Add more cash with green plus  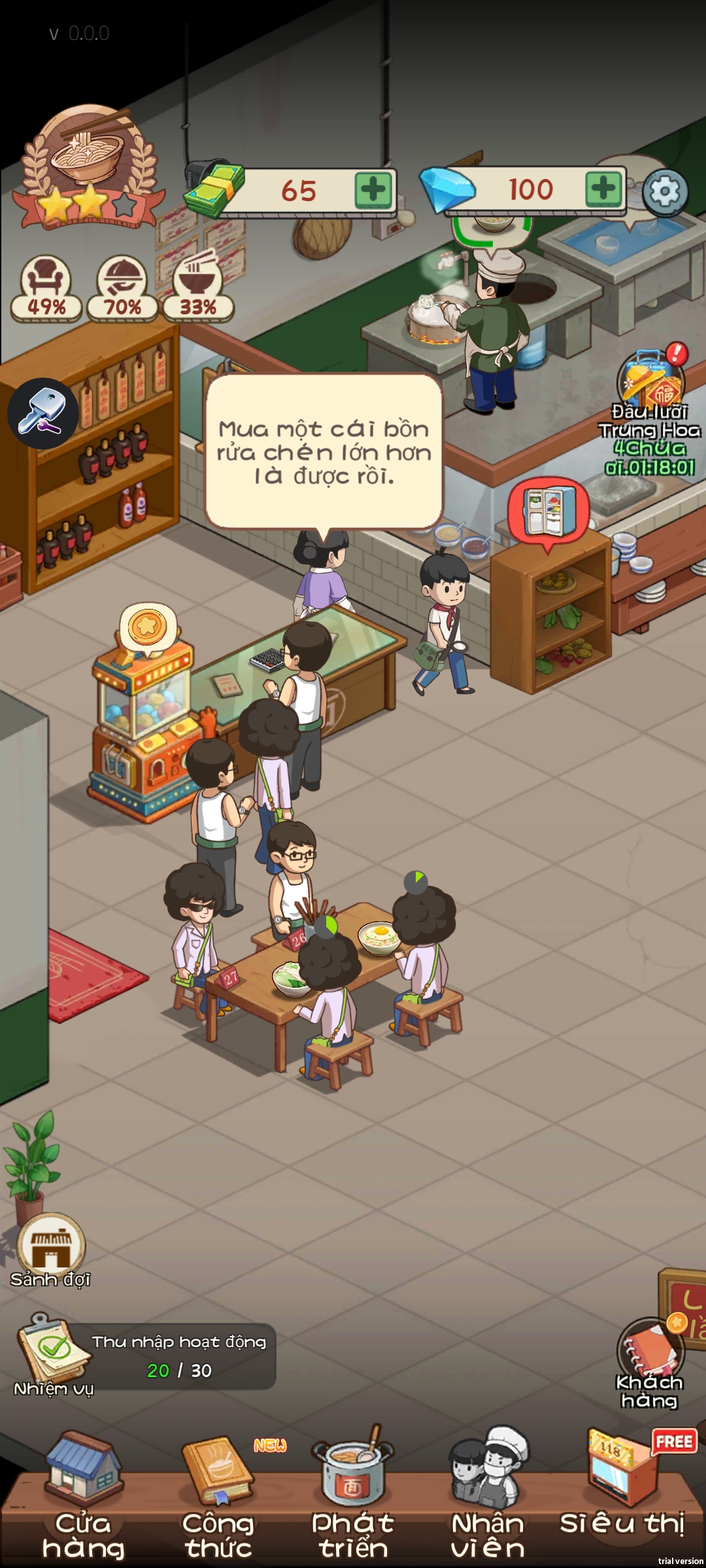[x=373, y=190]
